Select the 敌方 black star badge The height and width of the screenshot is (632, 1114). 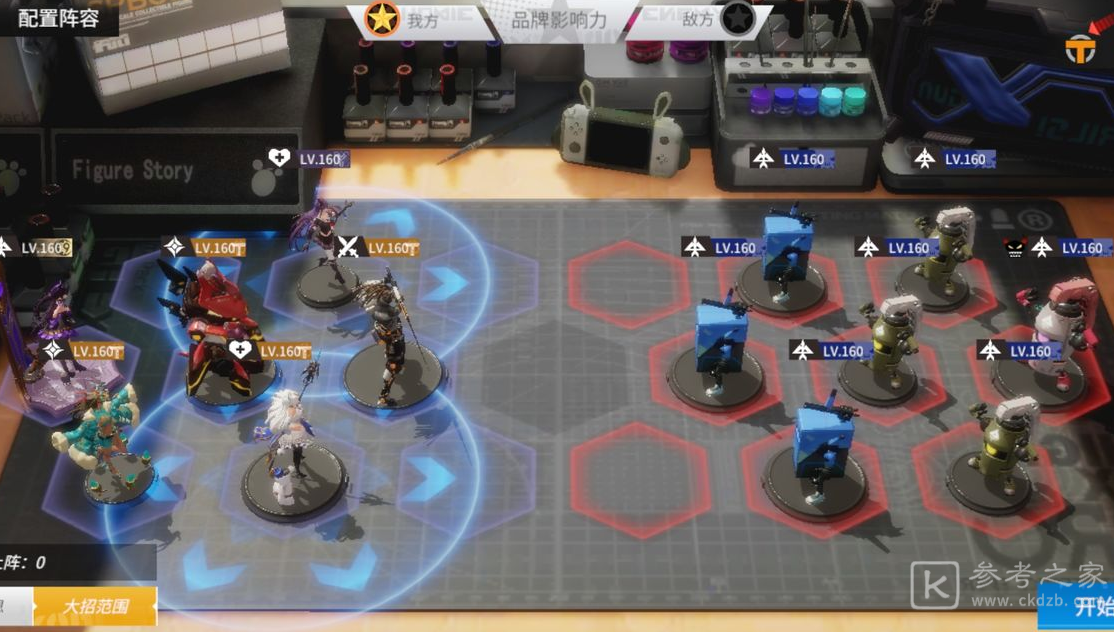tap(737, 19)
